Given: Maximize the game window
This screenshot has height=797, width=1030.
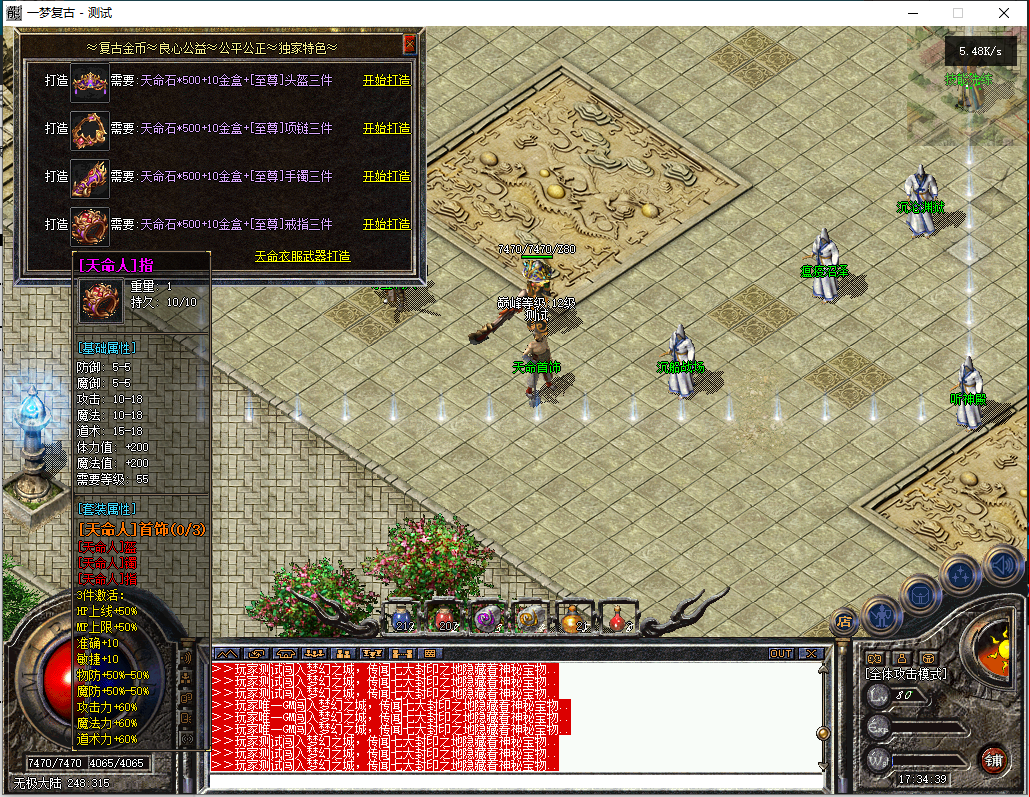Looking at the screenshot, I should pos(958,13).
